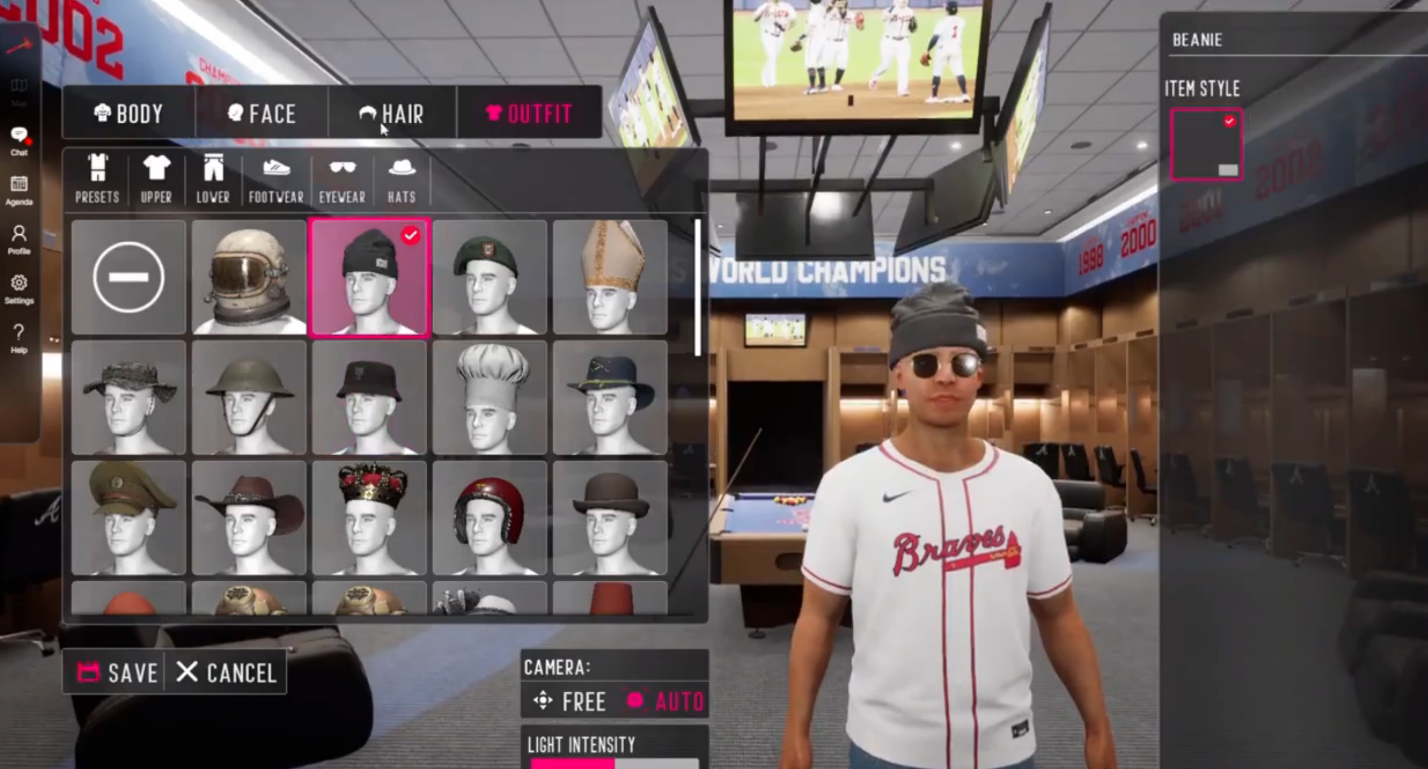The height and width of the screenshot is (769, 1428).
Task: Select the Hair tab
Action: (x=392, y=113)
